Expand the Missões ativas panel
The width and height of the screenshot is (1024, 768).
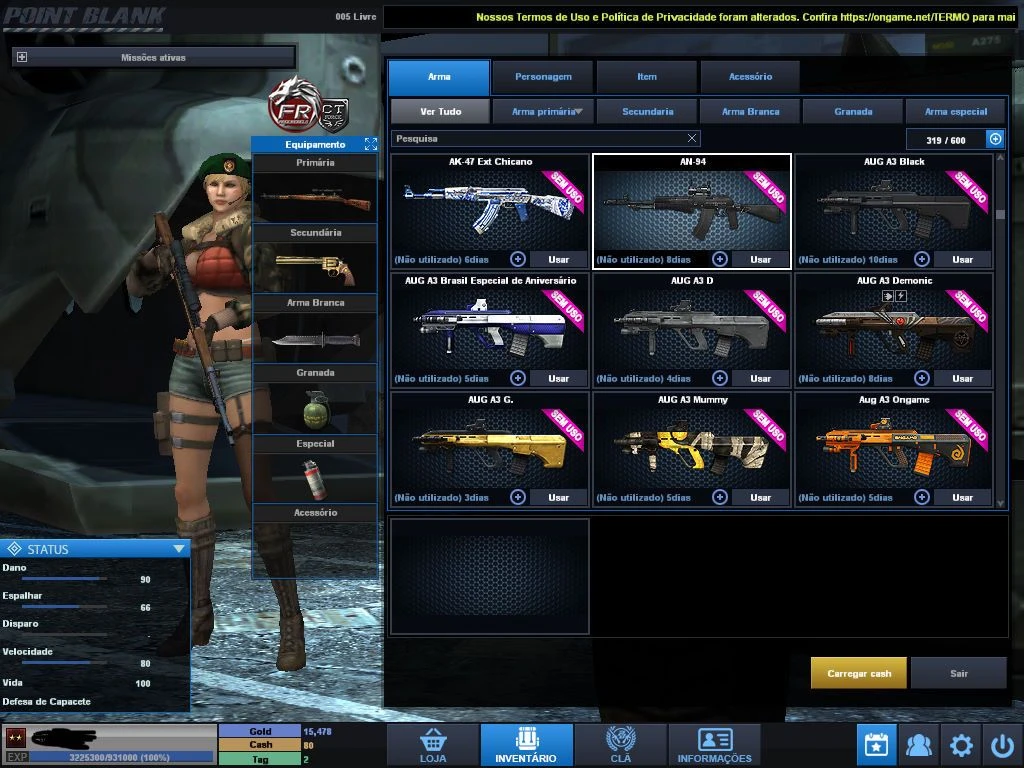coord(22,58)
